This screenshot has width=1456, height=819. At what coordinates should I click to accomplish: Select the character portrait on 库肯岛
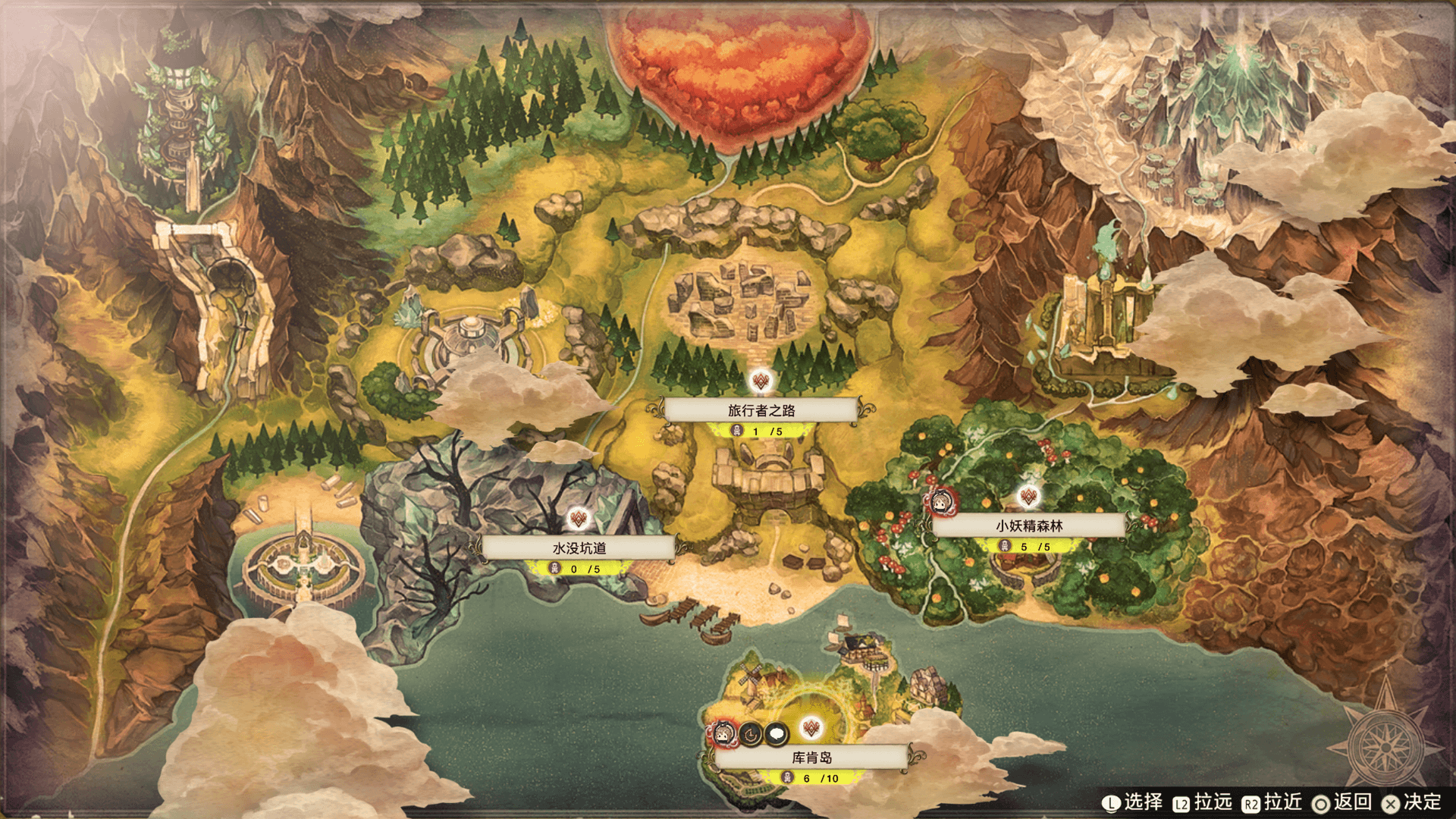pyautogui.click(x=724, y=733)
